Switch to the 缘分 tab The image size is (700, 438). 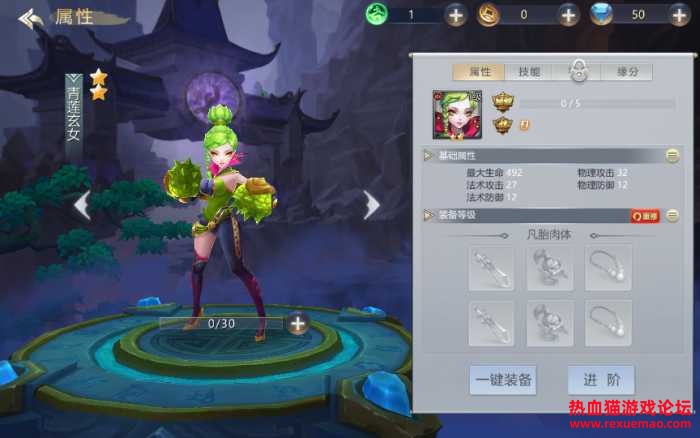tap(627, 72)
